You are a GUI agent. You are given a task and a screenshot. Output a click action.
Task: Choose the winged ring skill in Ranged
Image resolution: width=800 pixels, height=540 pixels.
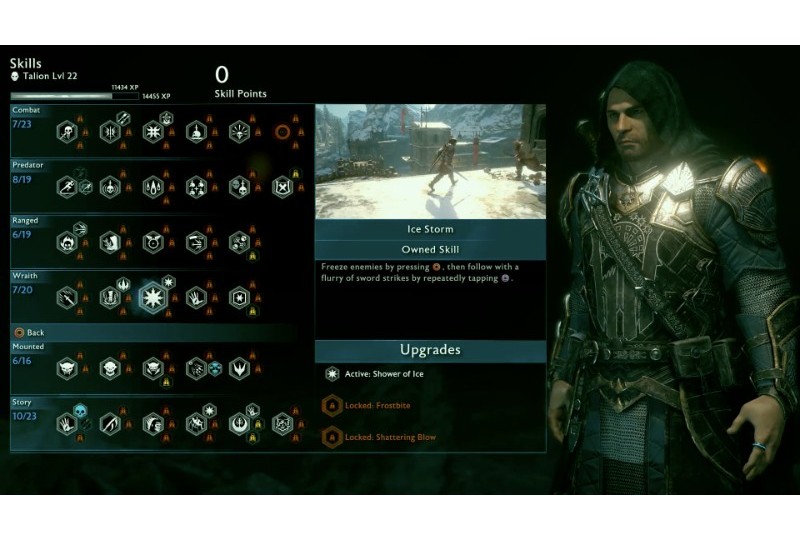[x=153, y=242]
